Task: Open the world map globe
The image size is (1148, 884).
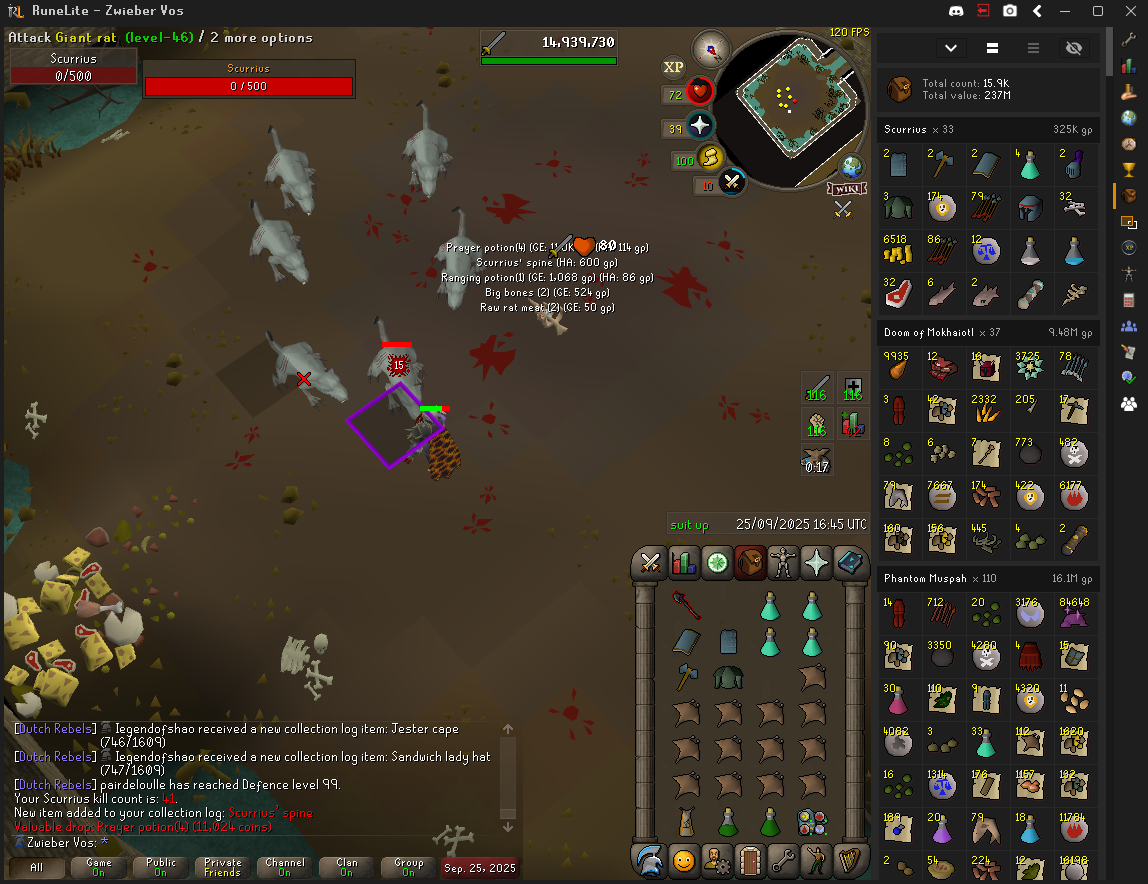Action: coord(852,166)
